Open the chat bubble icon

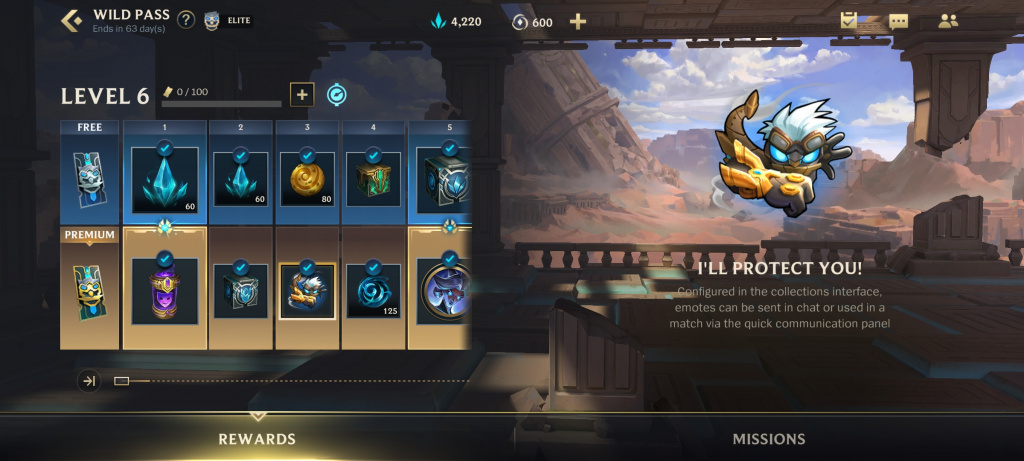(898, 21)
